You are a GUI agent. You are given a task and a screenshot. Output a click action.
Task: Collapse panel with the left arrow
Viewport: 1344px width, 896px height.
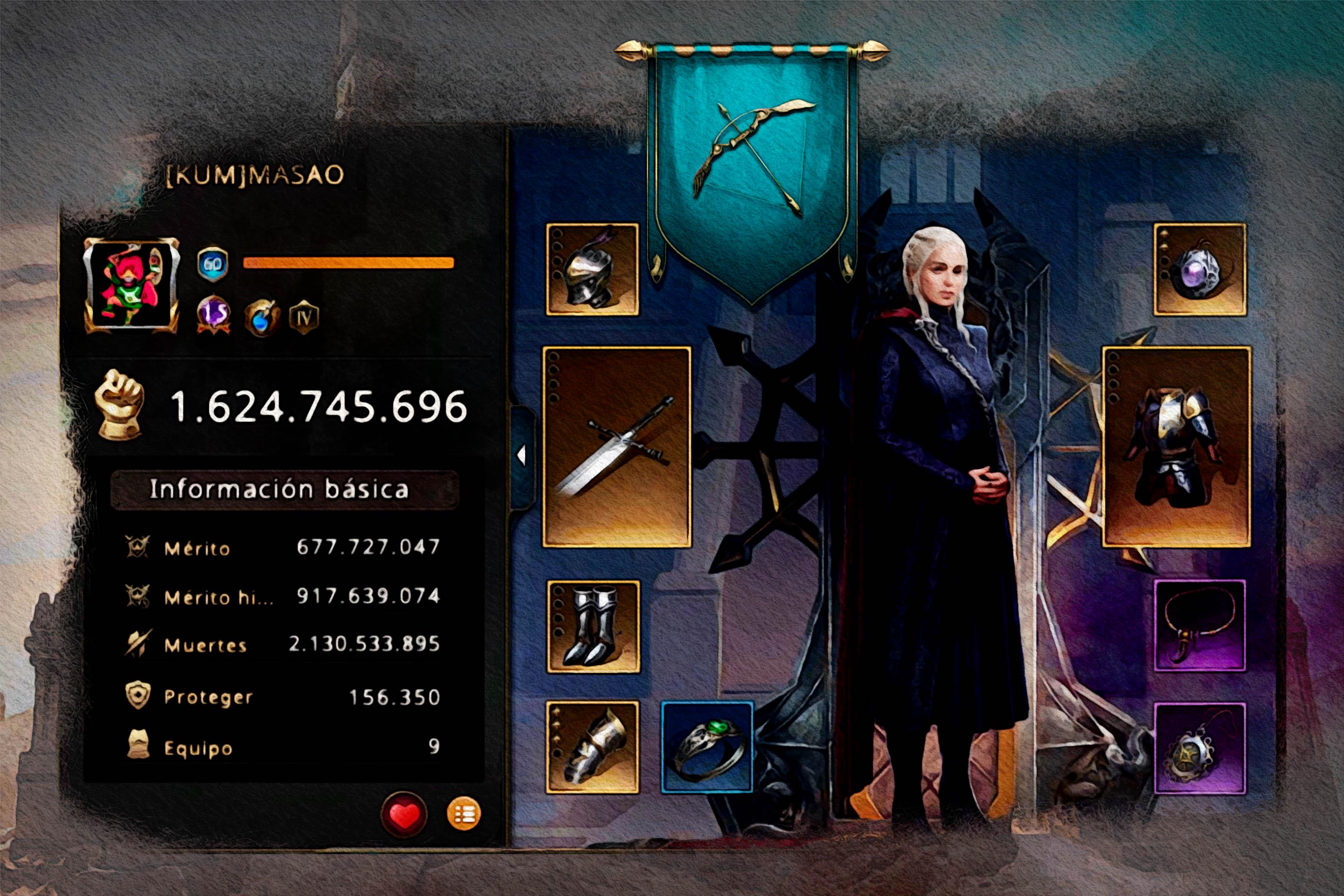pos(521,456)
